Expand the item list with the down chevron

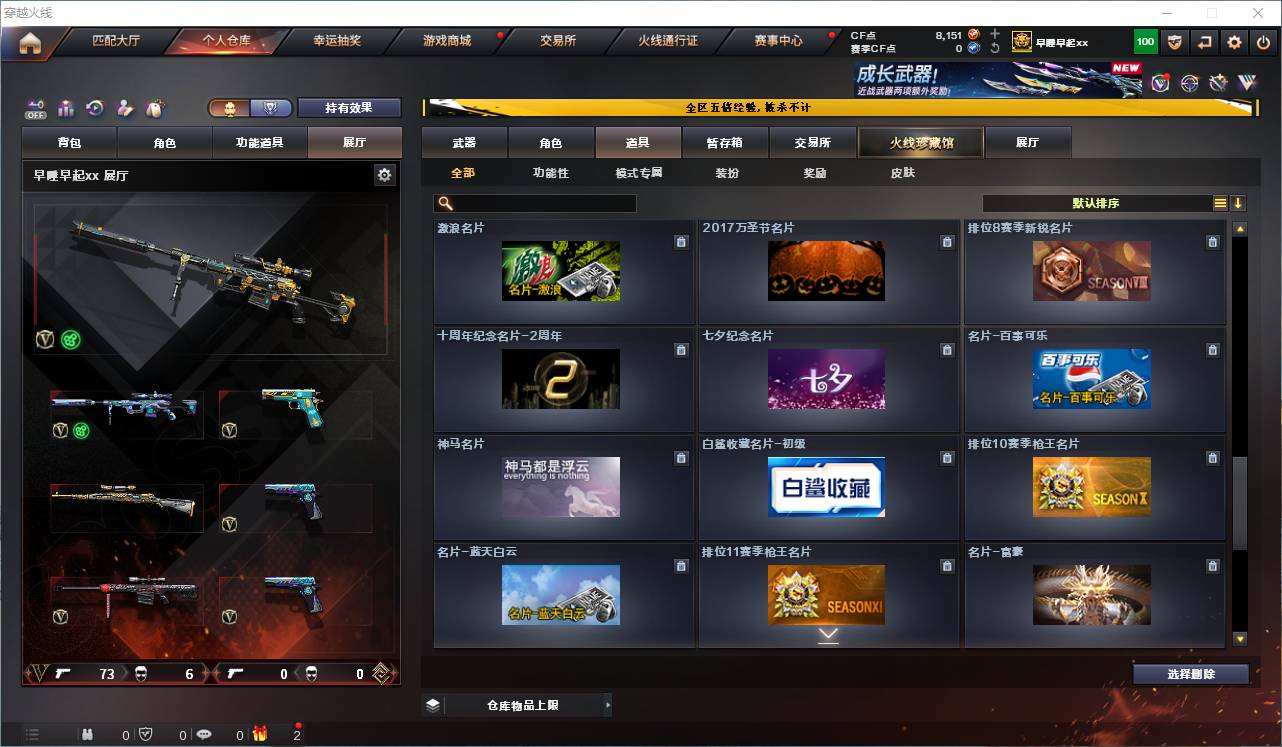828,634
